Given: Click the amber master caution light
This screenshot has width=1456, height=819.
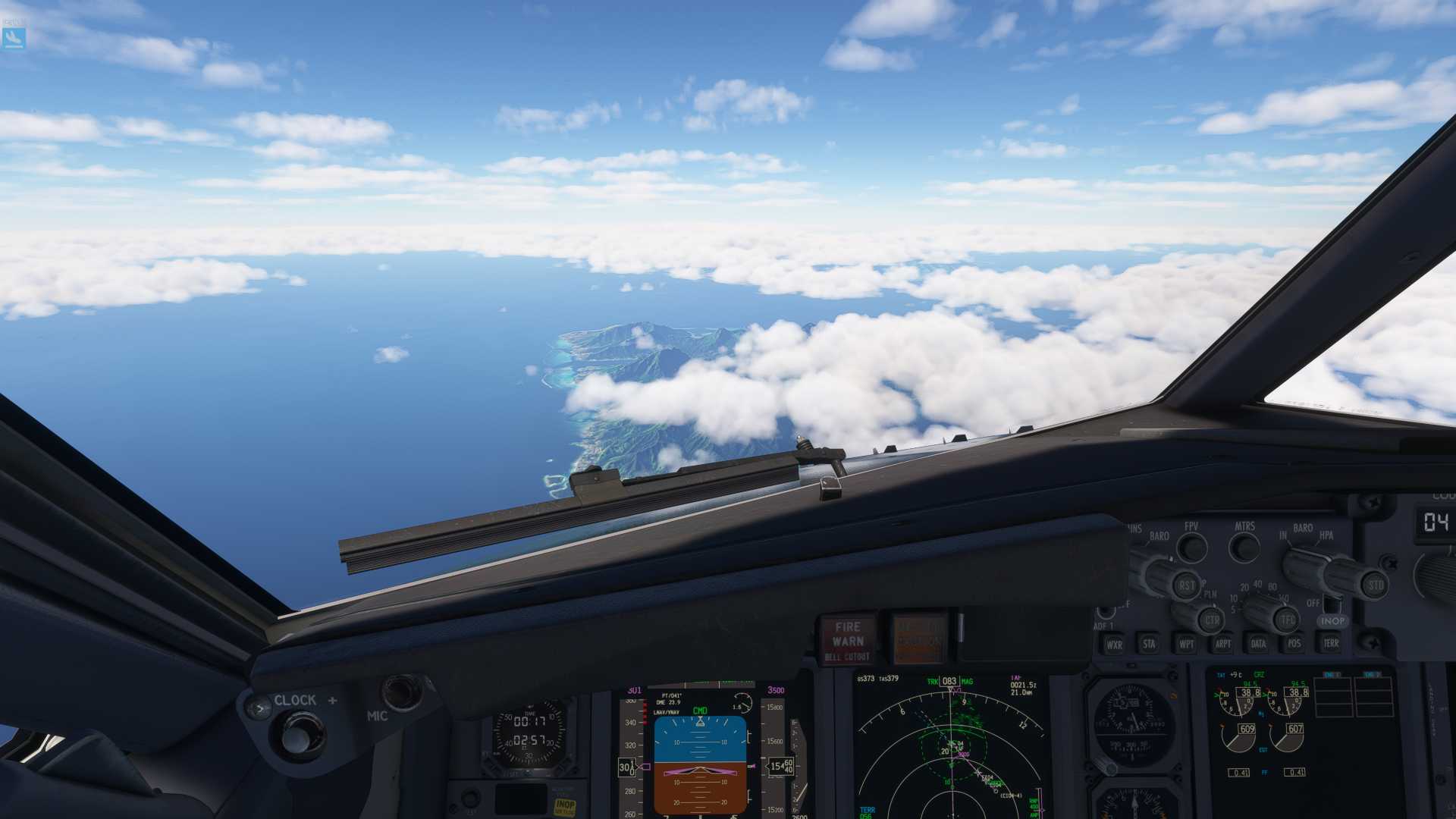Looking at the screenshot, I should [x=918, y=639].
